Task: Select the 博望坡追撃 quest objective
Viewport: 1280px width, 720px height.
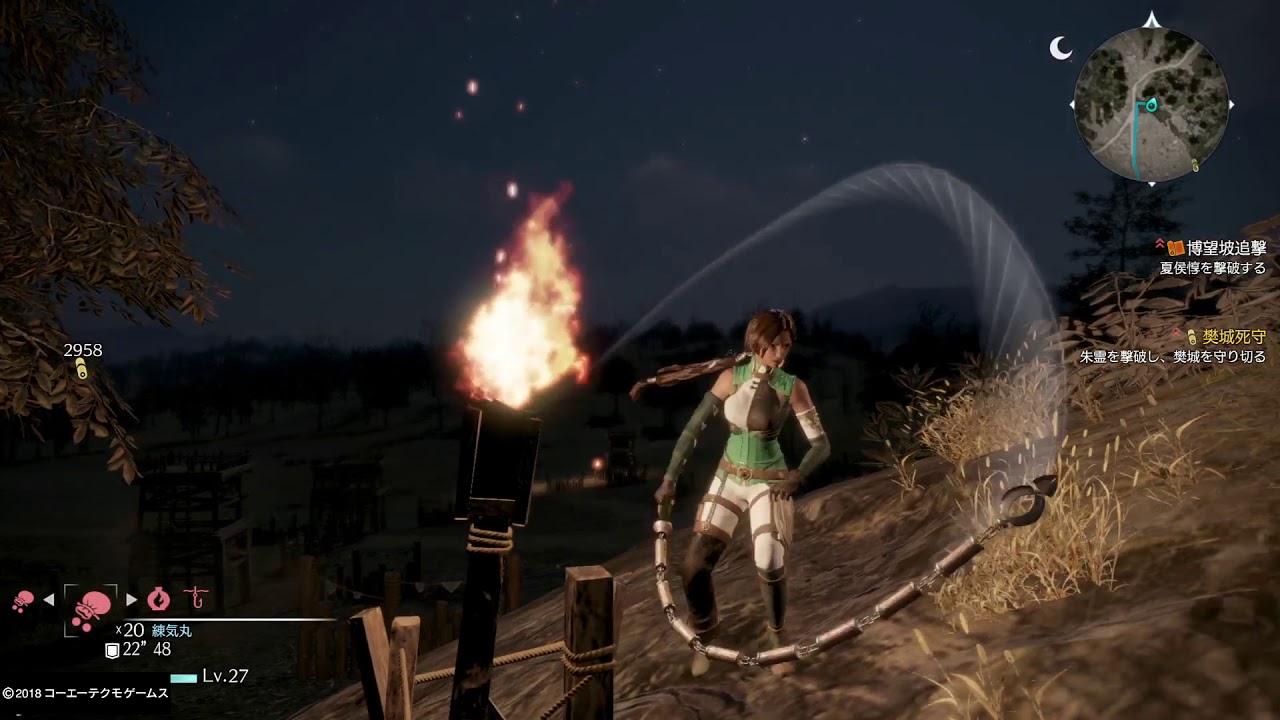Action: click(1226, 248)
